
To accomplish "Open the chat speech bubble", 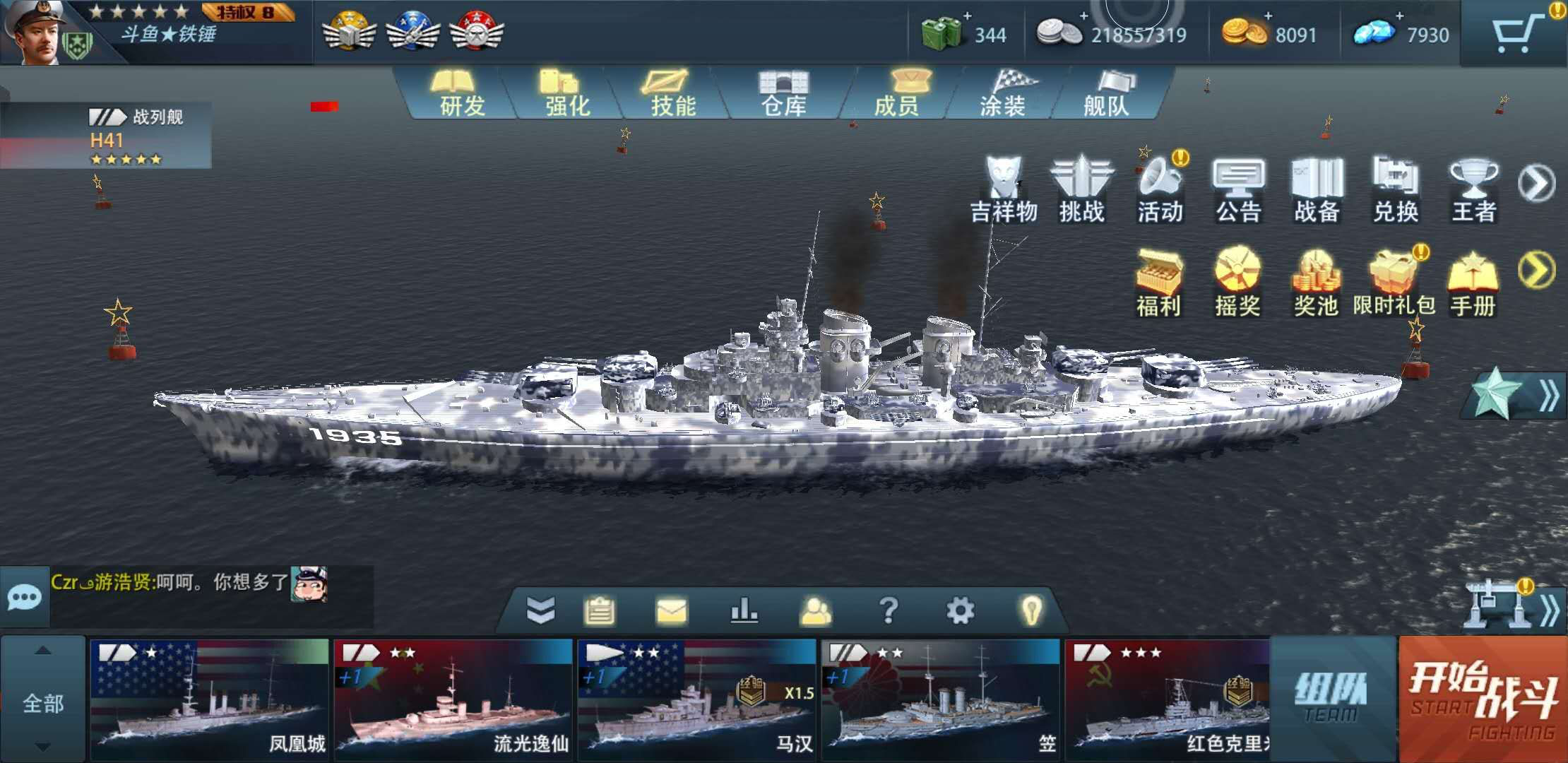I will click(24, 598).
